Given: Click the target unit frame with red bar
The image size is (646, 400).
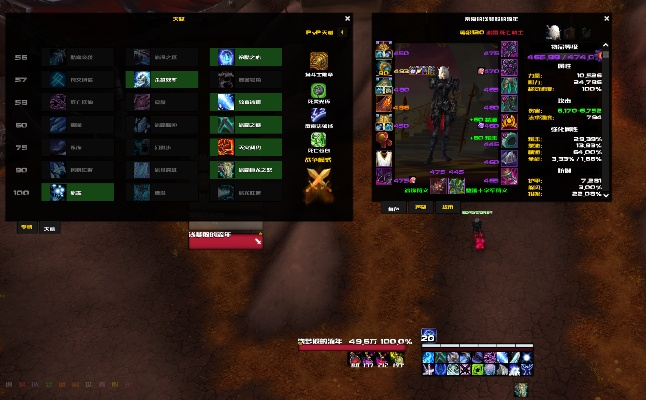Looking at the screenshot, I should [x=225, y=240].
